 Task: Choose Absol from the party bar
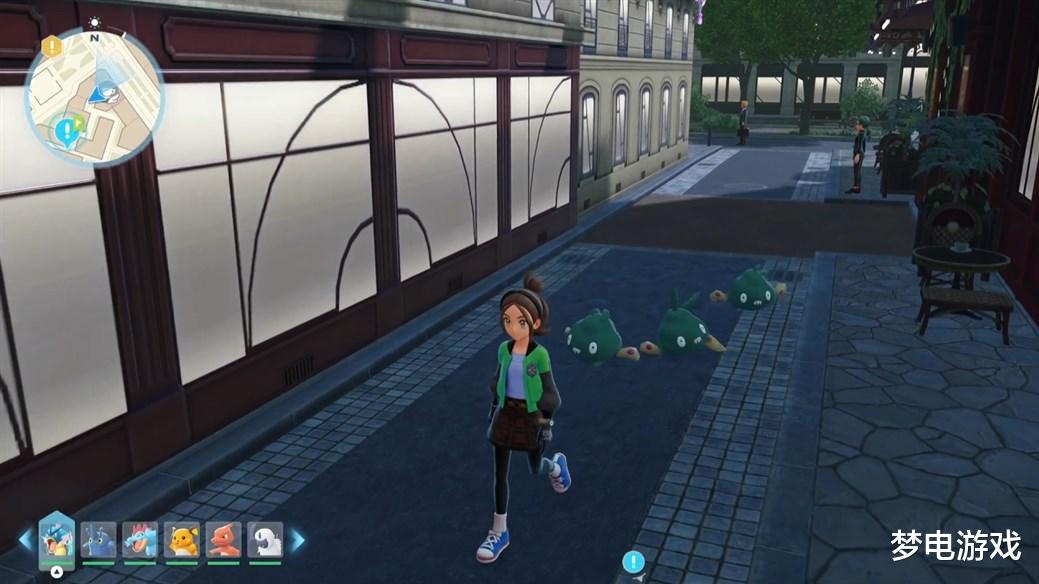pos(265,540)
